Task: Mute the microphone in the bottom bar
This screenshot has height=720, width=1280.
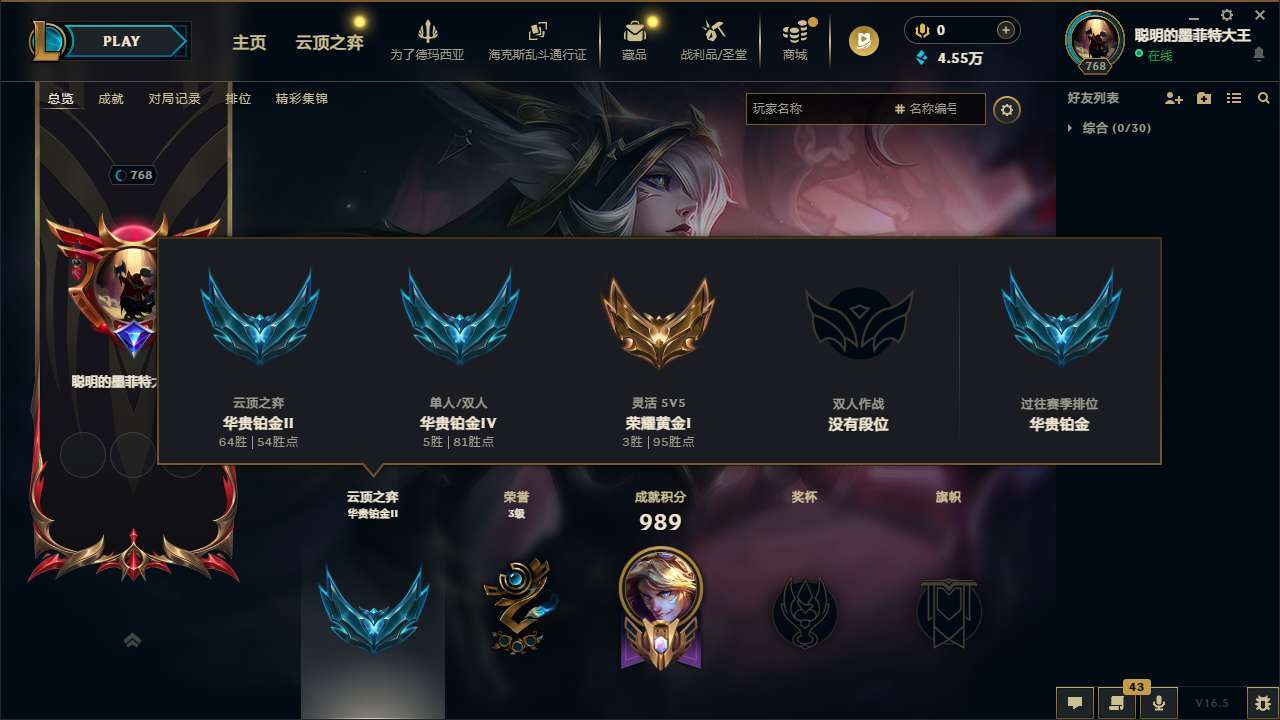Action: (1160, 703)
